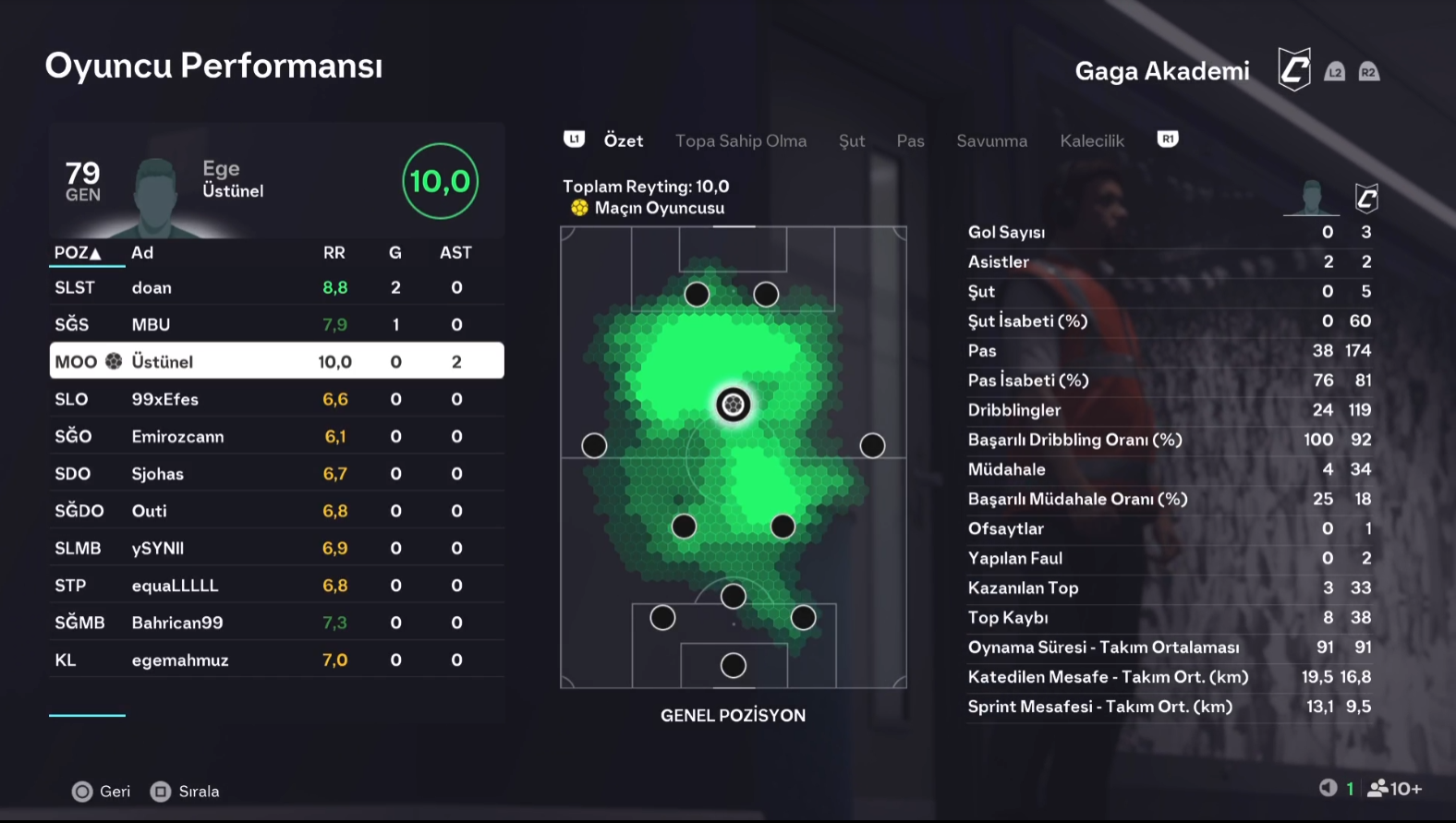
Task: Open the Kalecilik tab
Action: click(1092, 140)
